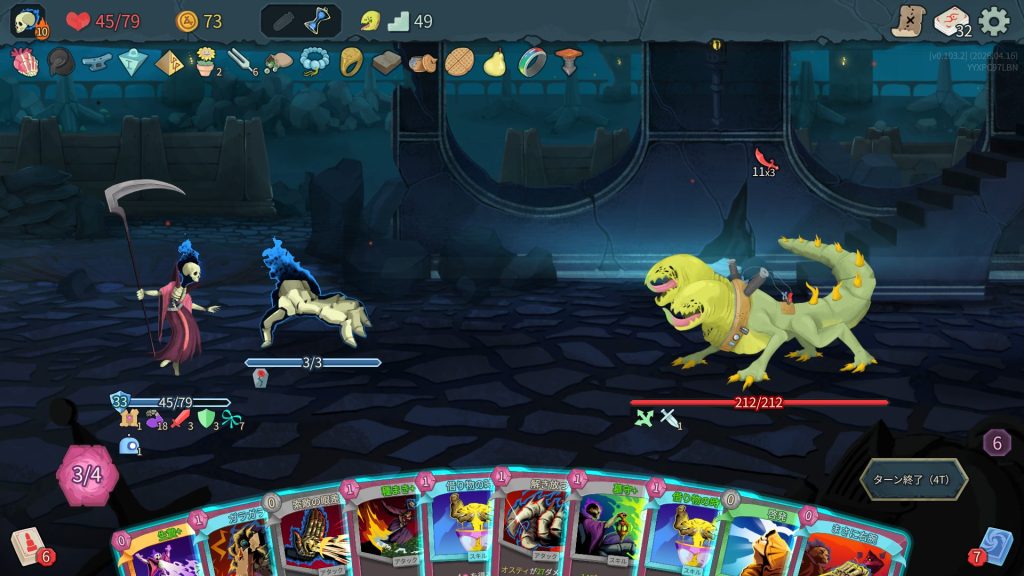
Task: Inspect the blue bead bracelet relic
Action: click(x=315, y=63)
